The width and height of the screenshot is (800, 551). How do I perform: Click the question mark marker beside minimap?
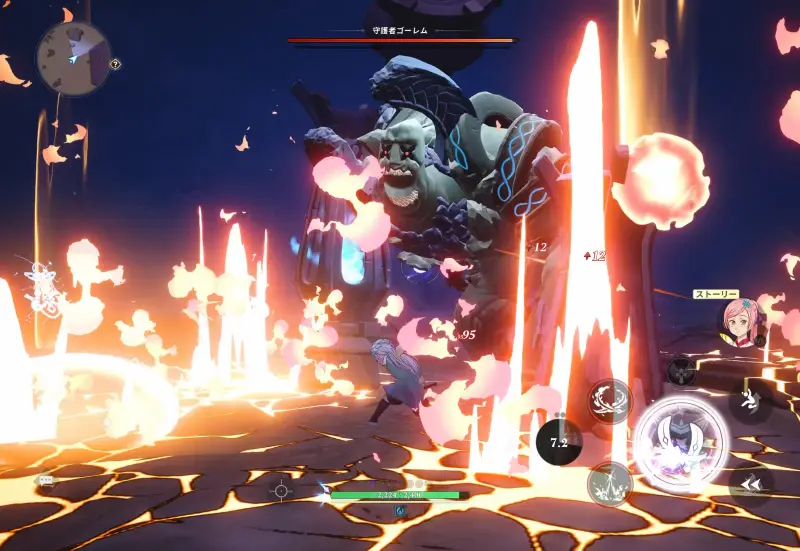click(116, 64)
